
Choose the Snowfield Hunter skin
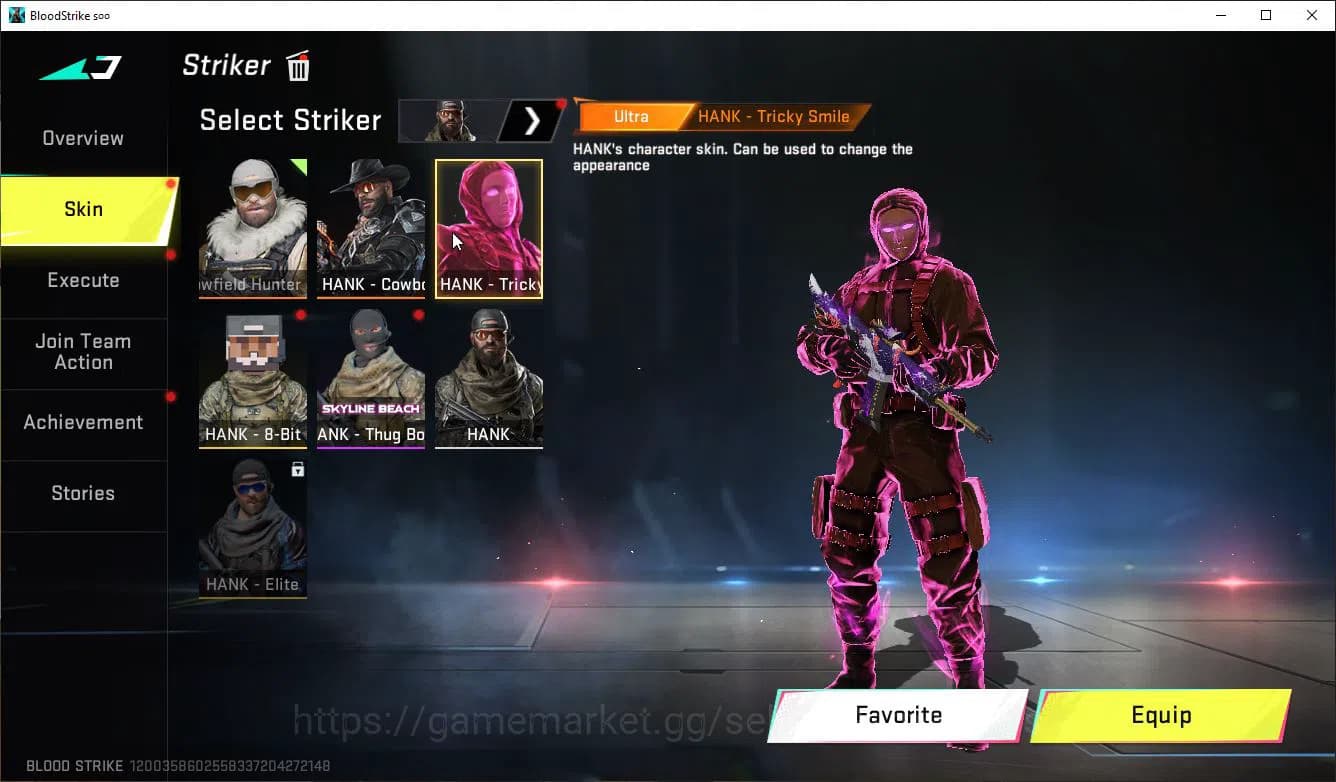(252, 225)
